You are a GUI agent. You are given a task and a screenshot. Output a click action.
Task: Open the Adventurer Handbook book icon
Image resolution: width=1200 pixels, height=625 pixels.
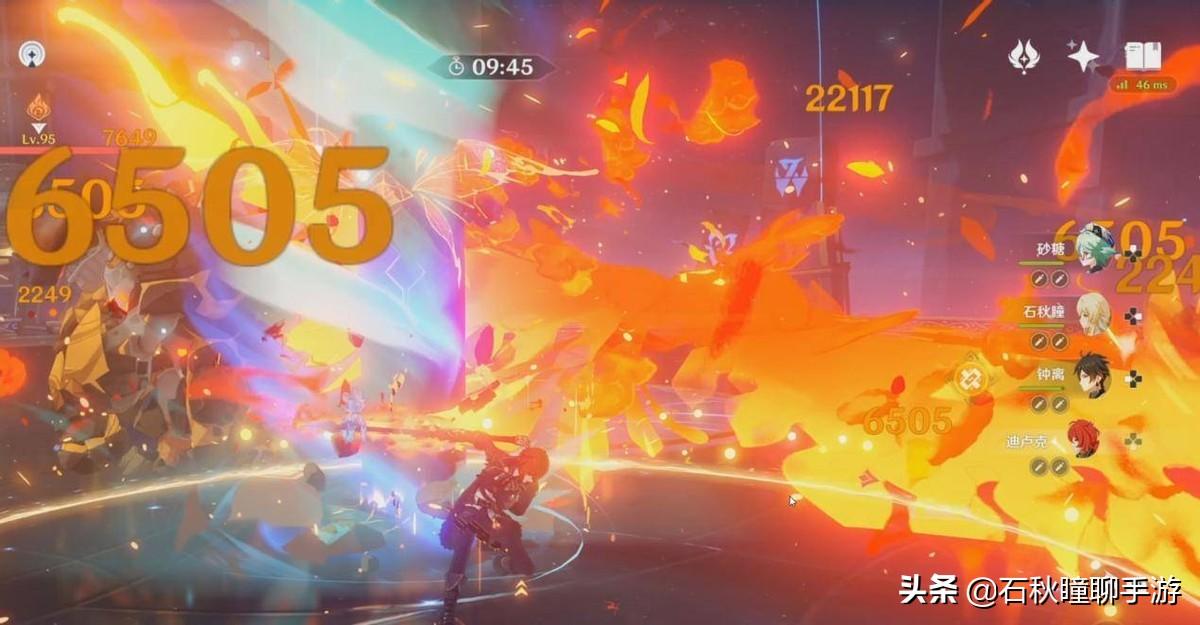[x=1141, y=56]
